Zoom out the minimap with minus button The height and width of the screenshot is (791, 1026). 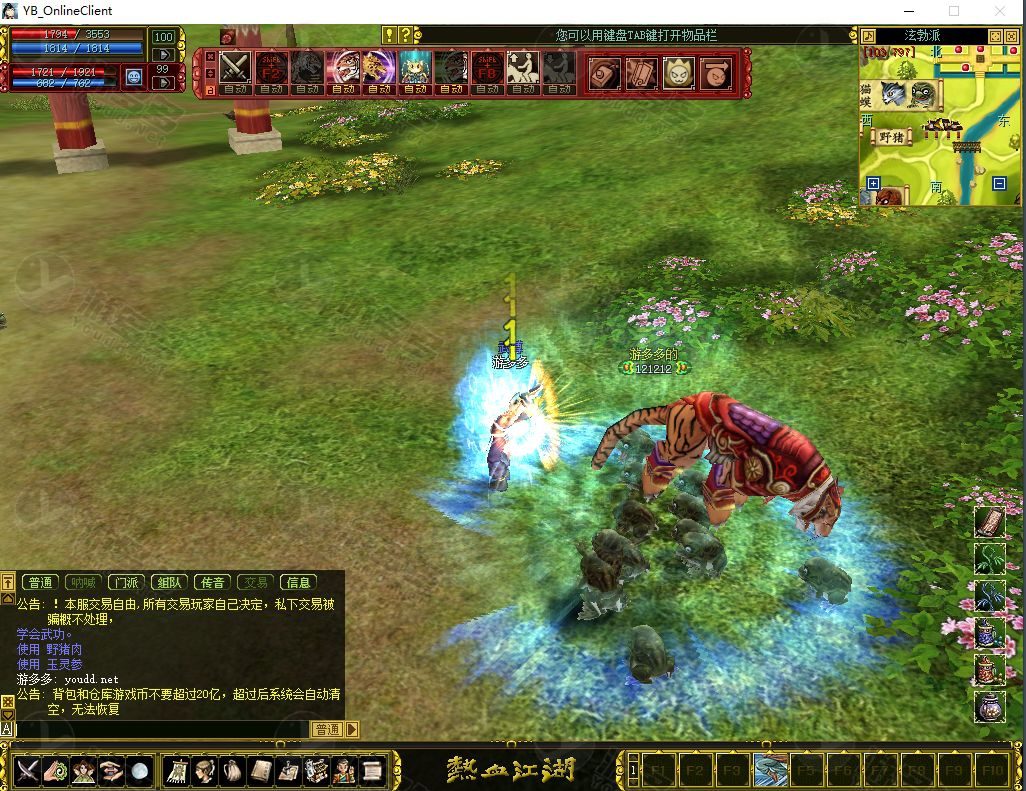(998, 184)
